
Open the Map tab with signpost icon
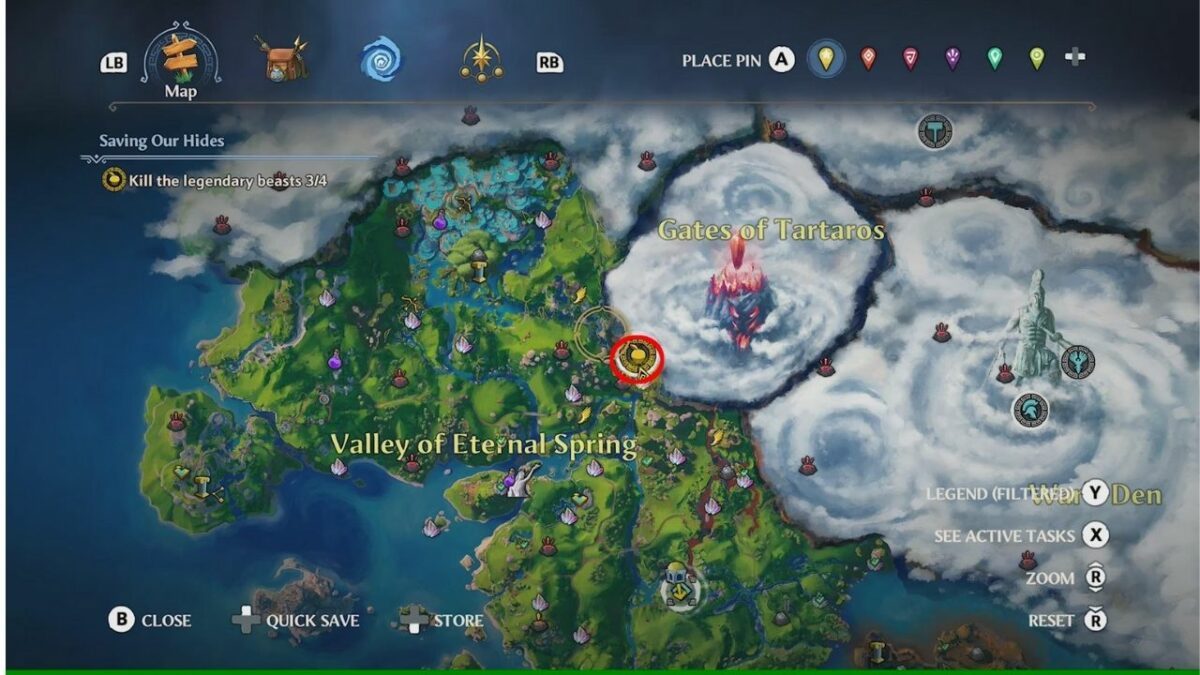(180, 62)
